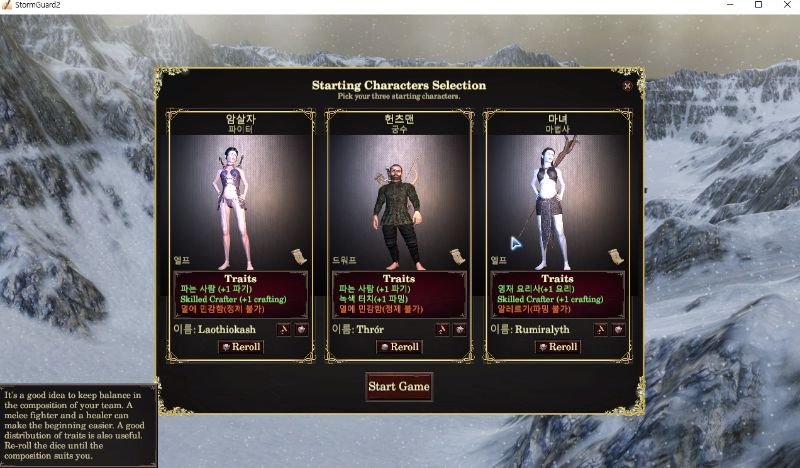Screen dimensions: 800x468
Task: Start the game with the chosen characters
Action: point(399,386)
